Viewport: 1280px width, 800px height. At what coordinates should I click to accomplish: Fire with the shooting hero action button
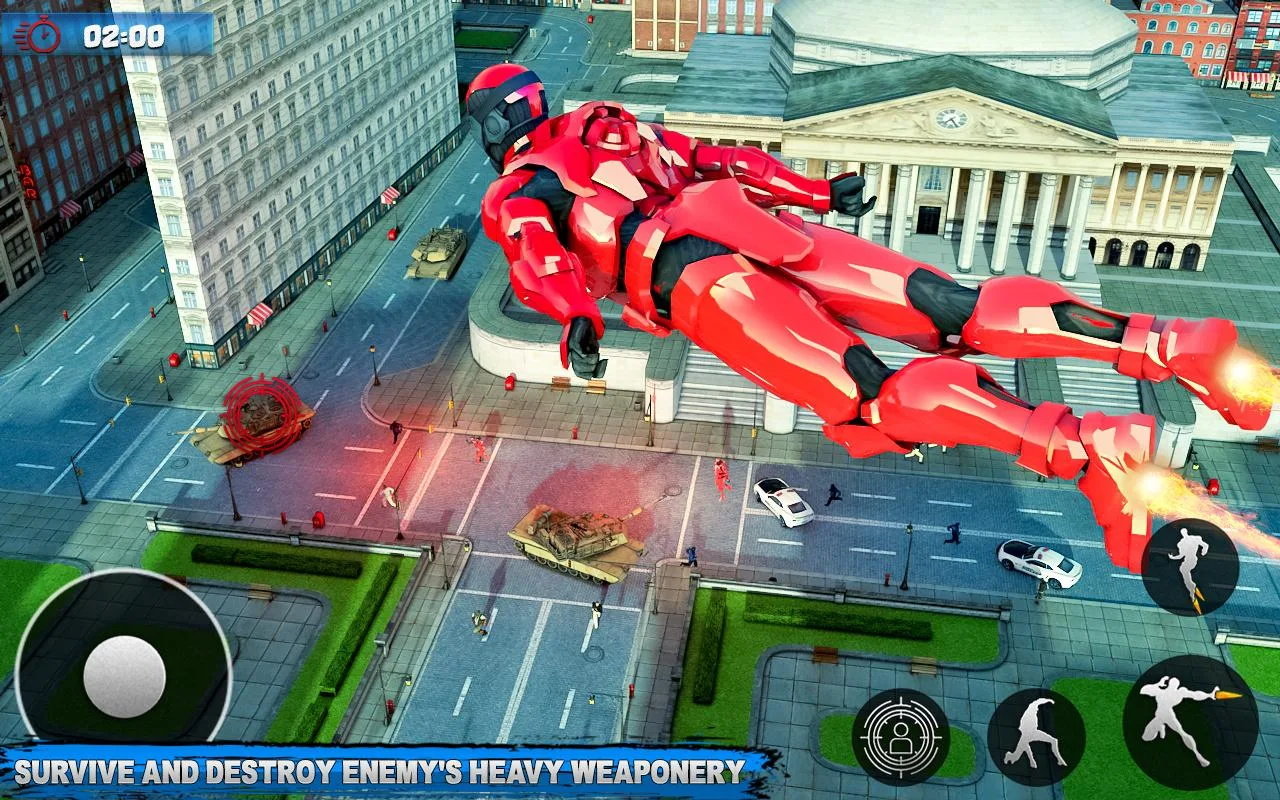click(x=1189, y=722)
